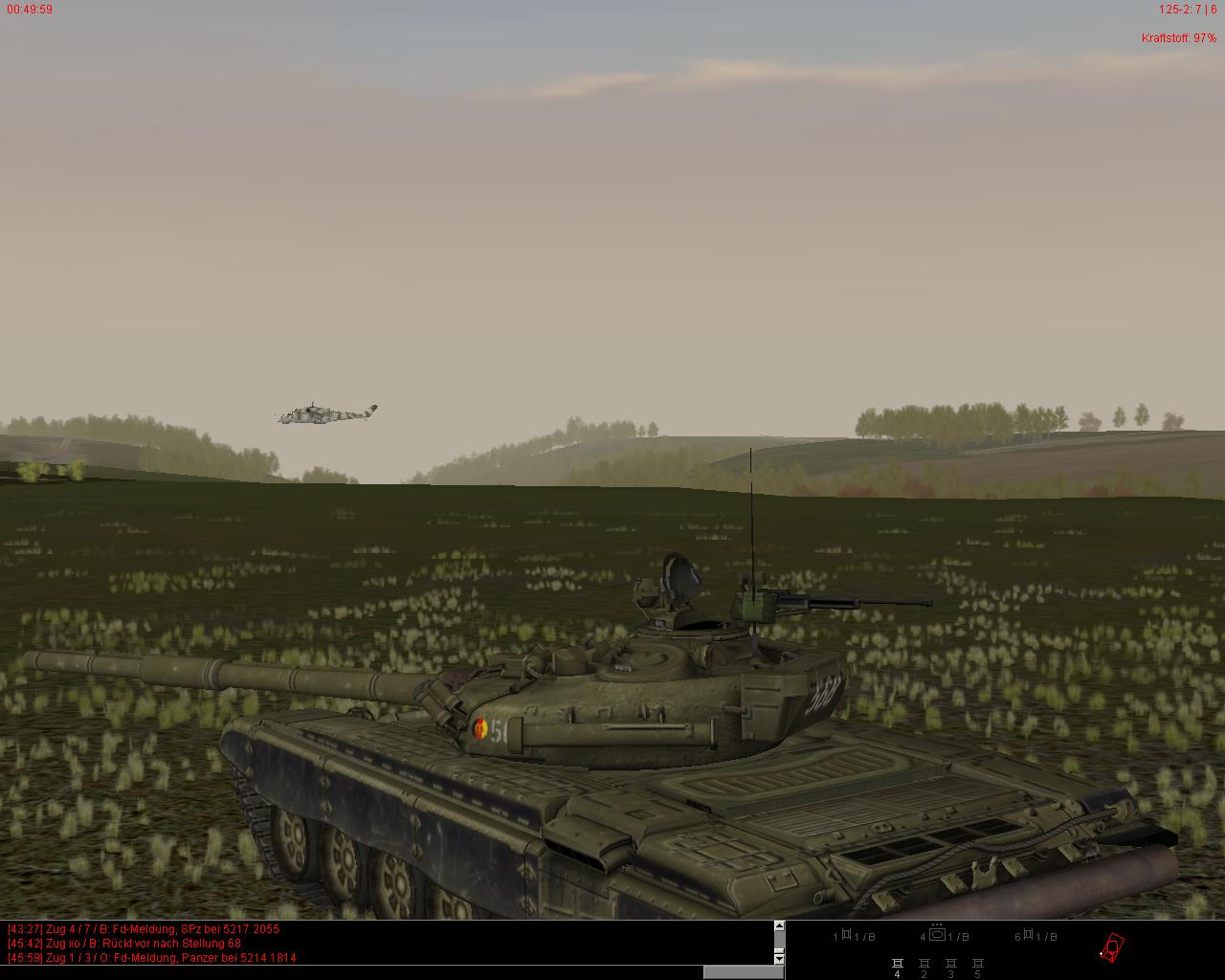Viewport: 1225px width, 980px height.
Task: Click the red tank orientation indicator
Action: click(1112, 947)
